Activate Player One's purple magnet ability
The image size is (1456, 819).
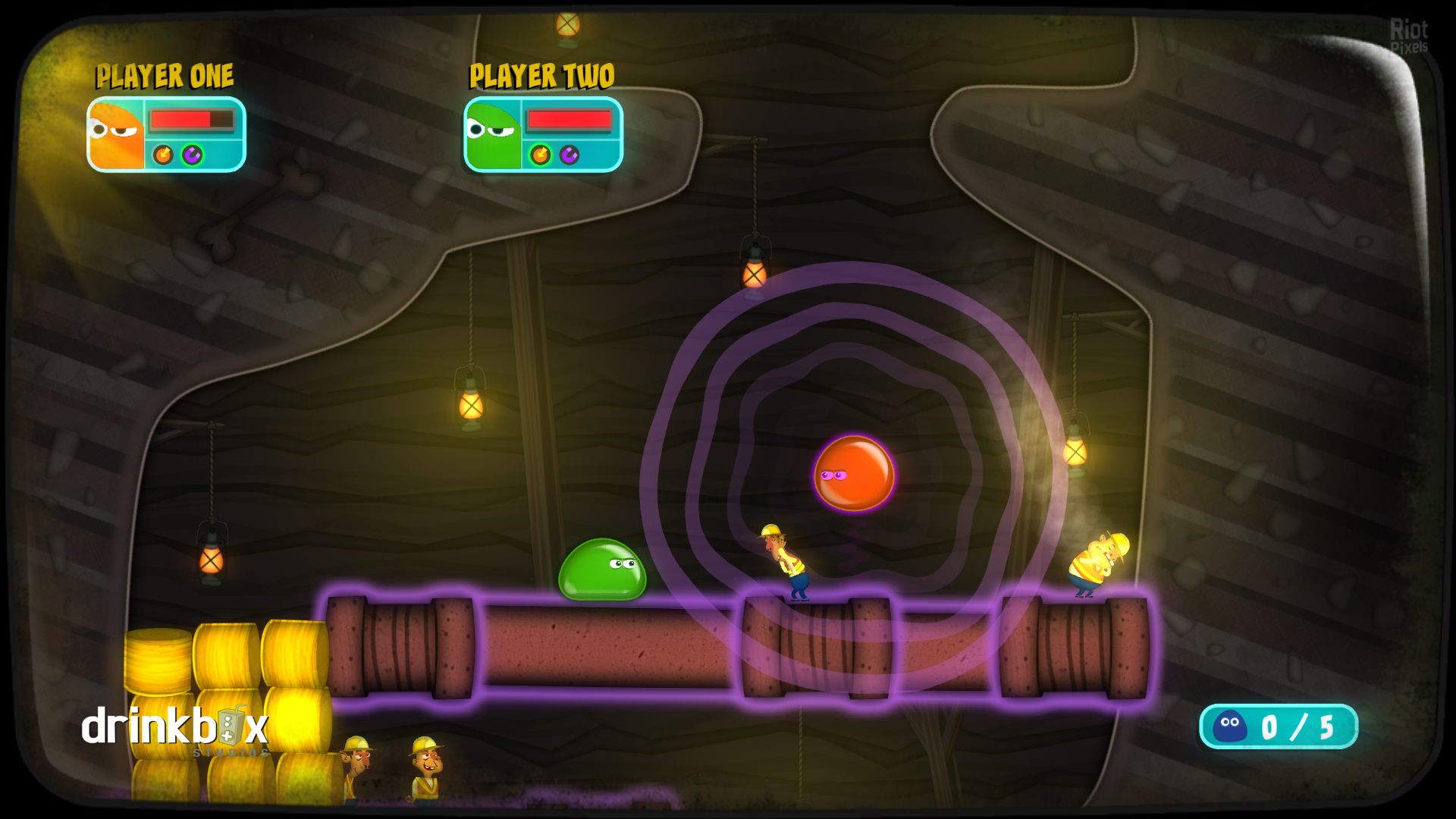[x=193, y=155]
